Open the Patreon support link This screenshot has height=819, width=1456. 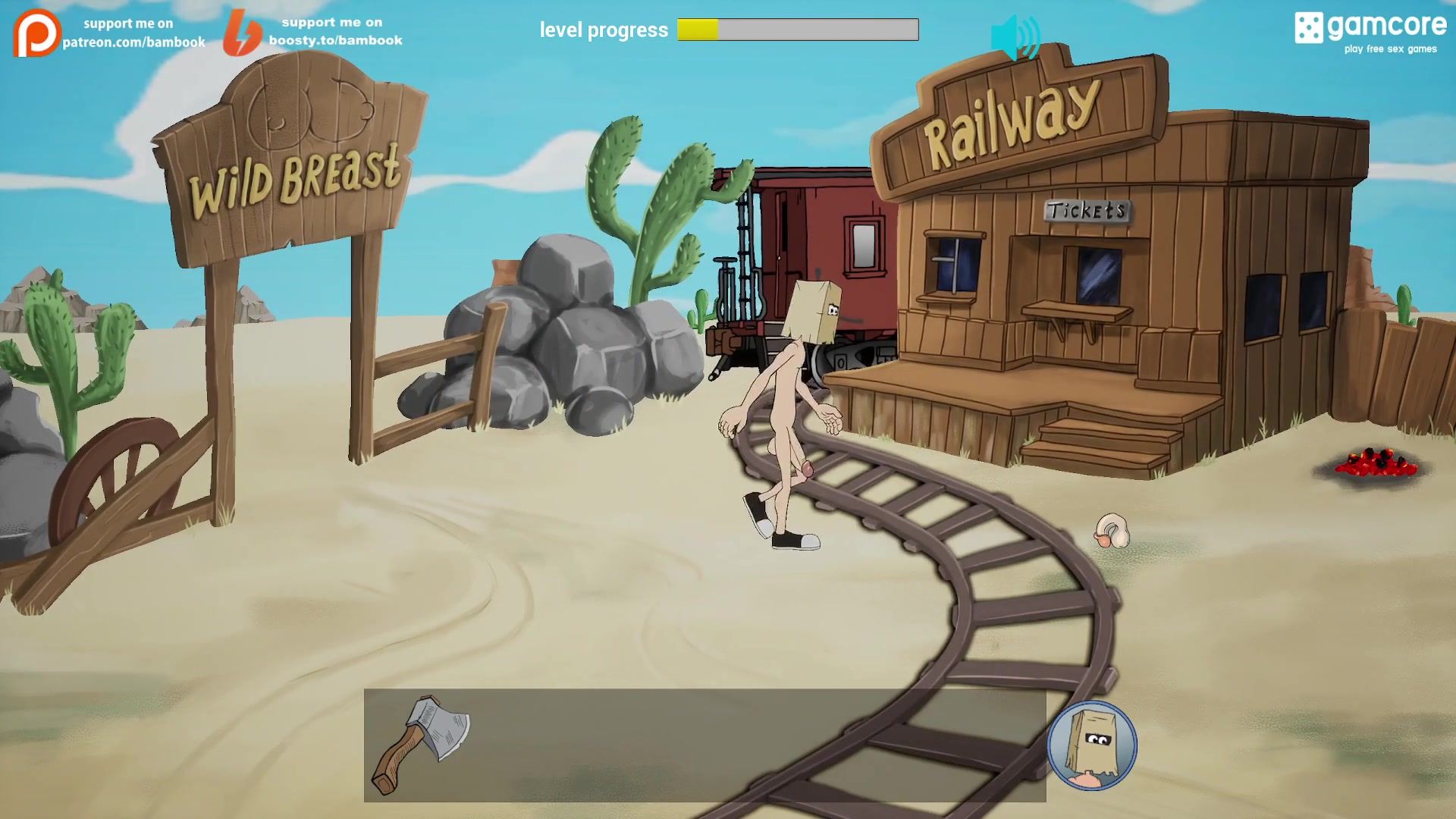point(109,33)
